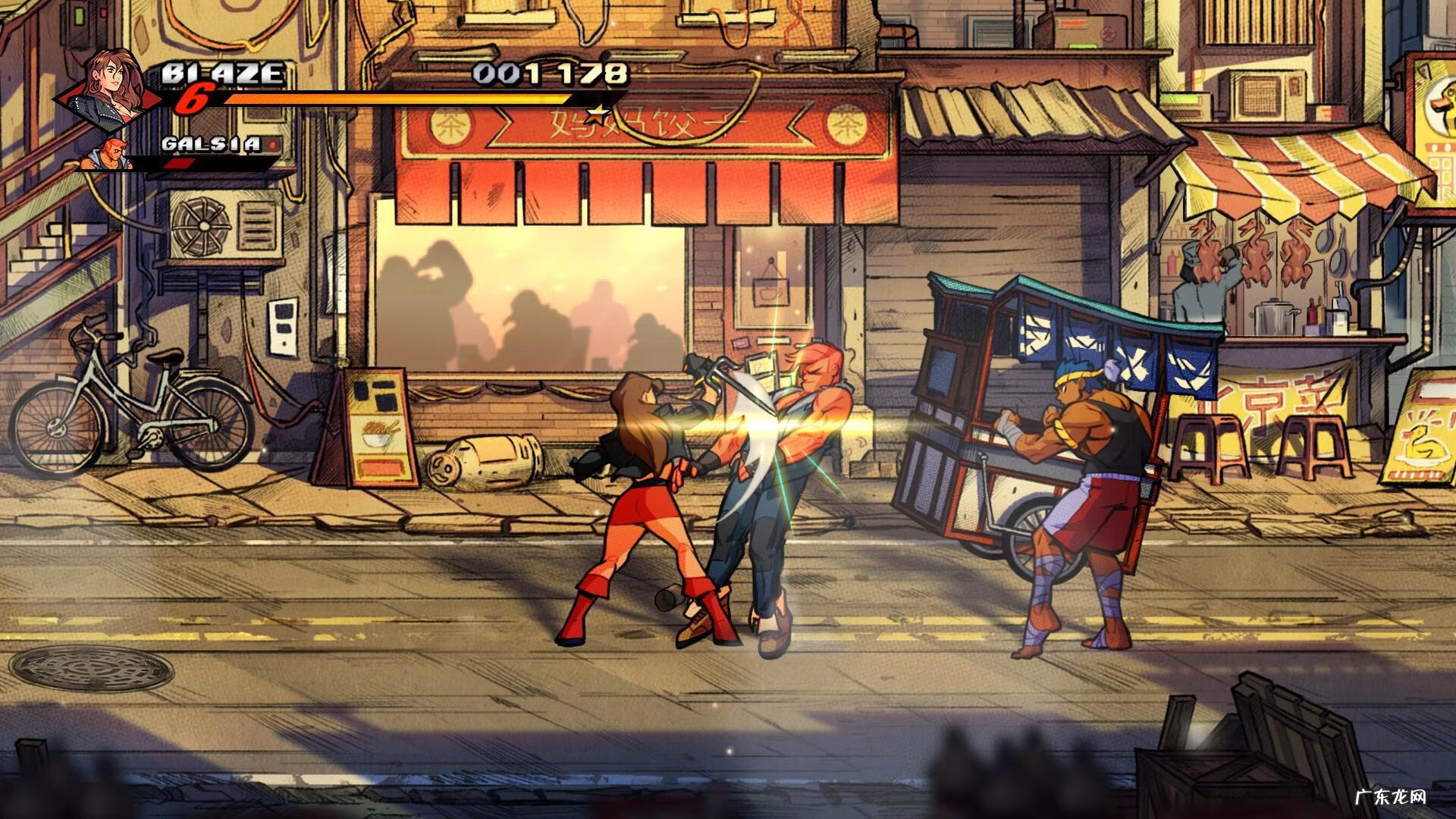
Task: Click the star special move icon
Action: point(599,115)
